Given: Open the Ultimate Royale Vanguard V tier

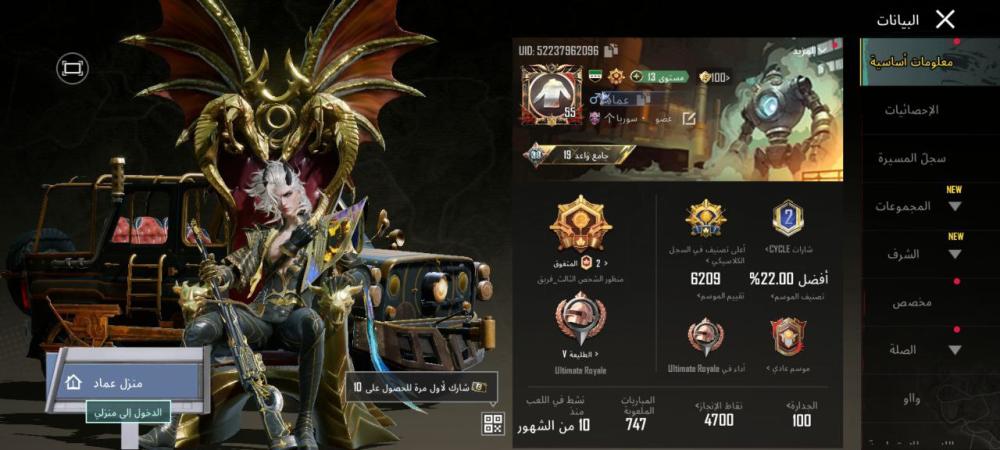Looking at the screenshot, I should [x=580, y=324].
